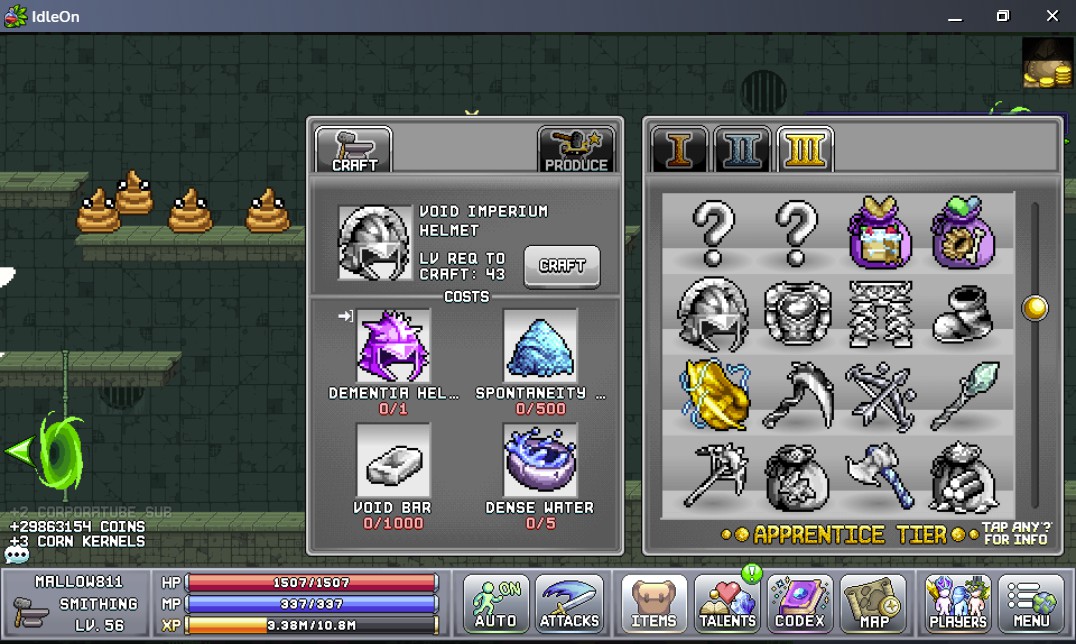Show the Talents screen
The height and width of the screenshot is (644, 1076).
point(727,603)
